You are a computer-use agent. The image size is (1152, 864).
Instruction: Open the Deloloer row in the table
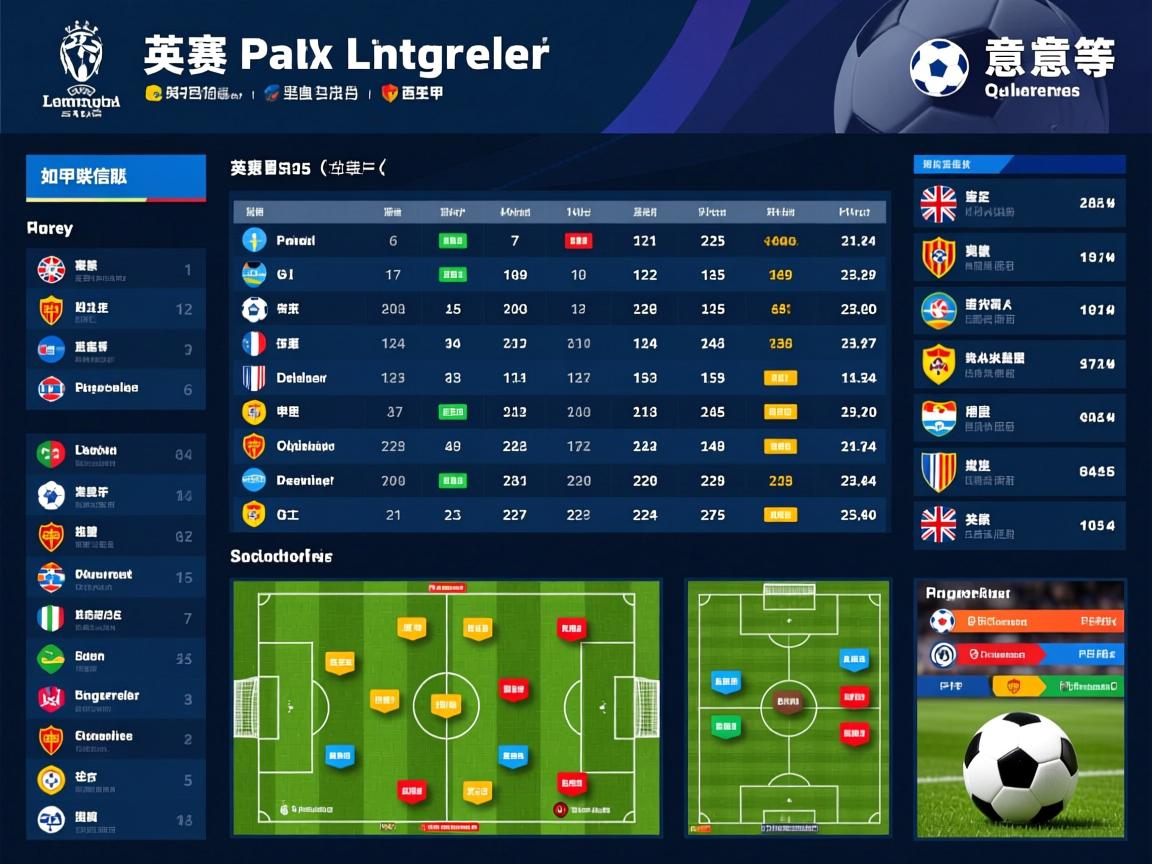point(560,378)
